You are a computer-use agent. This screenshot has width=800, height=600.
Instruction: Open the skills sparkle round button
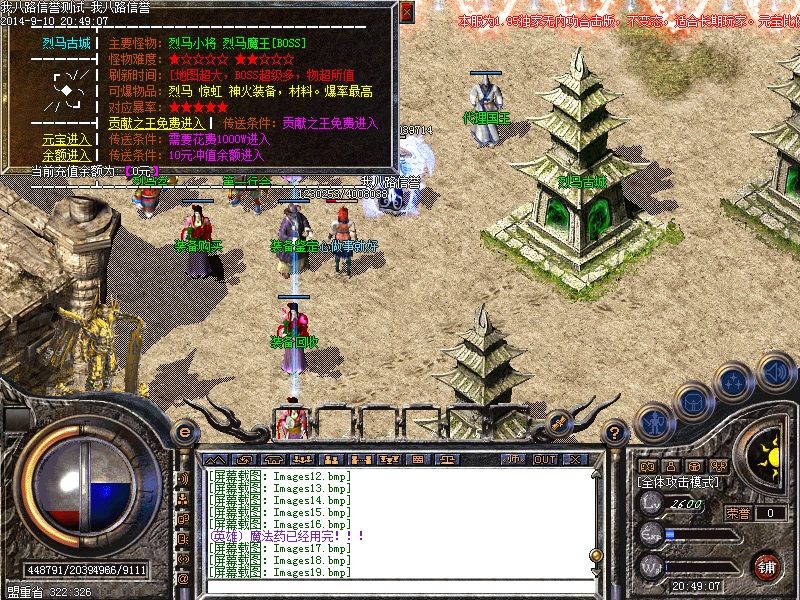click(x=735, y=384)
